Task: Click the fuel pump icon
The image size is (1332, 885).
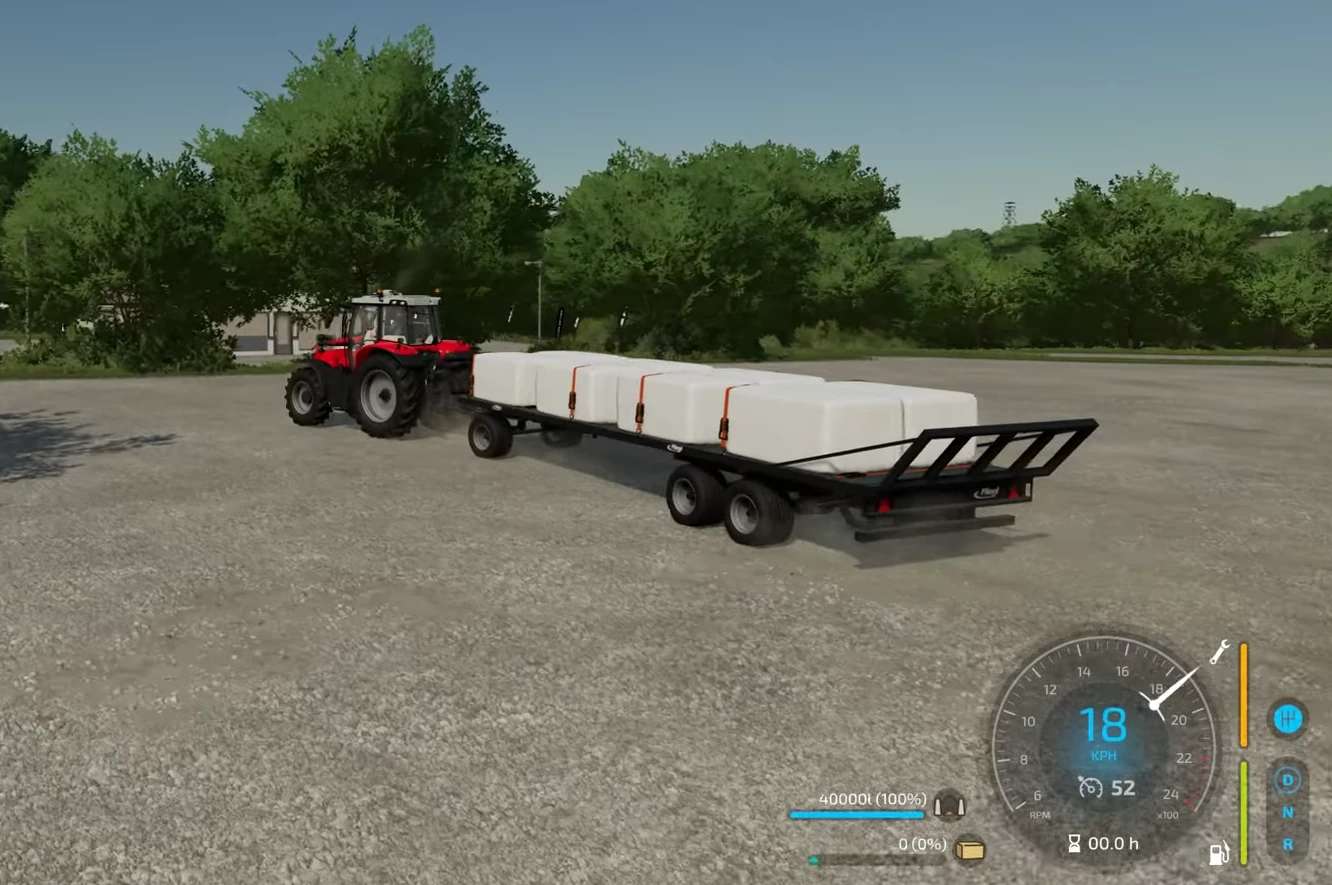Action: pyautogui.click(x=1217, y=854)
